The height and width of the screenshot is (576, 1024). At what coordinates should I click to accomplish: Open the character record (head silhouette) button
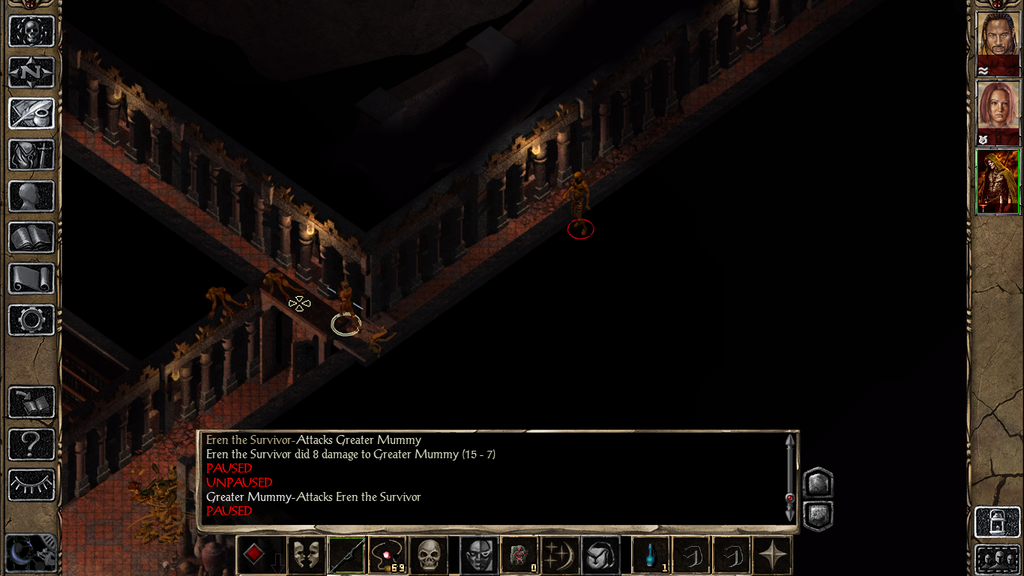click(31, 196)
